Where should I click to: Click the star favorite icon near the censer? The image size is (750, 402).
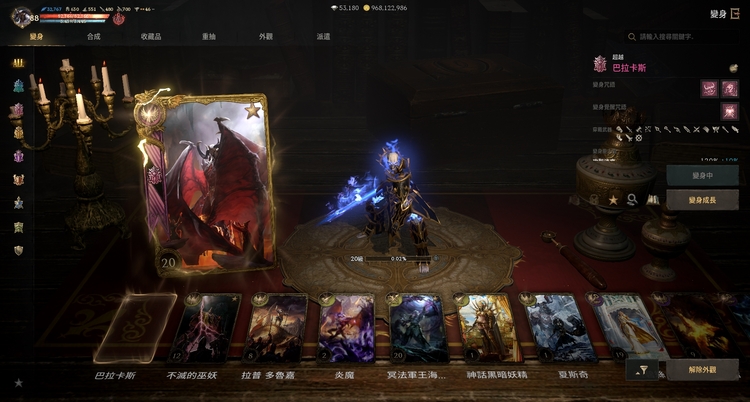coord(613,200)
